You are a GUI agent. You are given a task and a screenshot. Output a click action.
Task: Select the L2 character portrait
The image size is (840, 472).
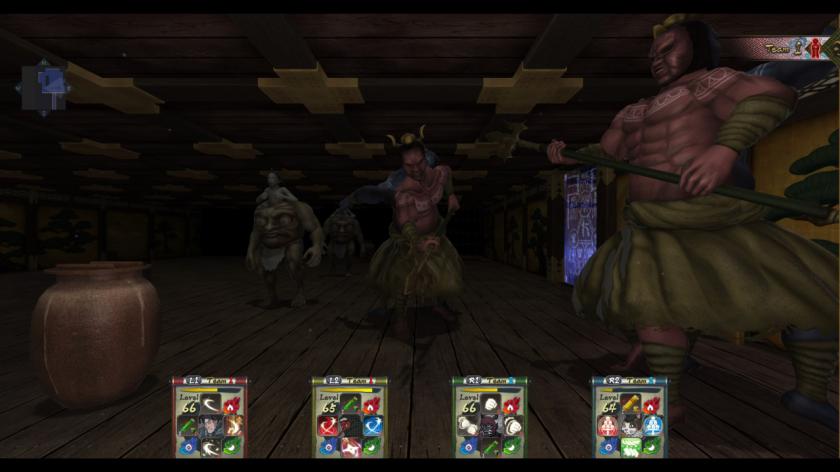[350, 425]
